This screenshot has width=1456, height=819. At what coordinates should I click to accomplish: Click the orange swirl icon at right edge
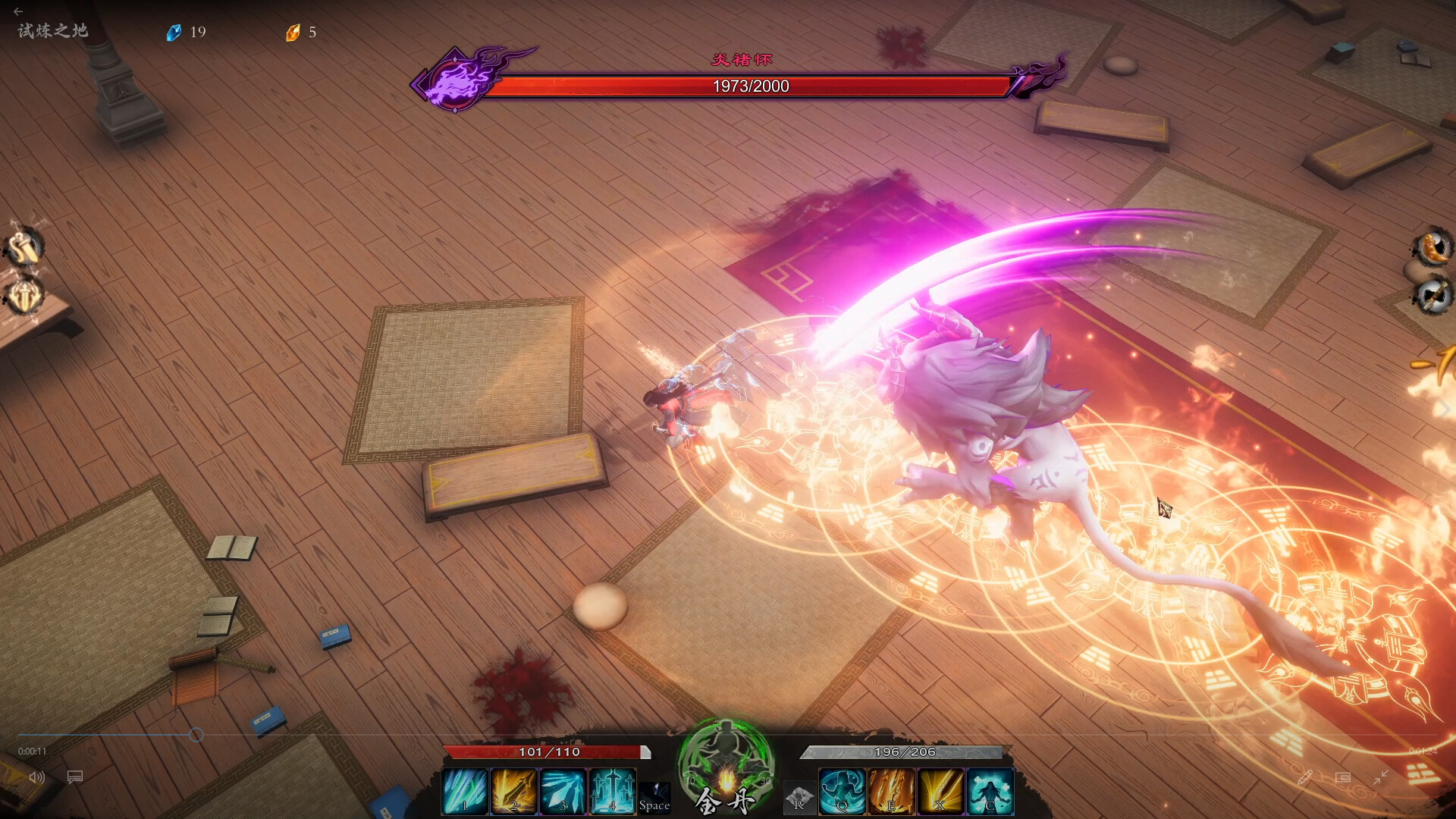tap(1432, 247)
